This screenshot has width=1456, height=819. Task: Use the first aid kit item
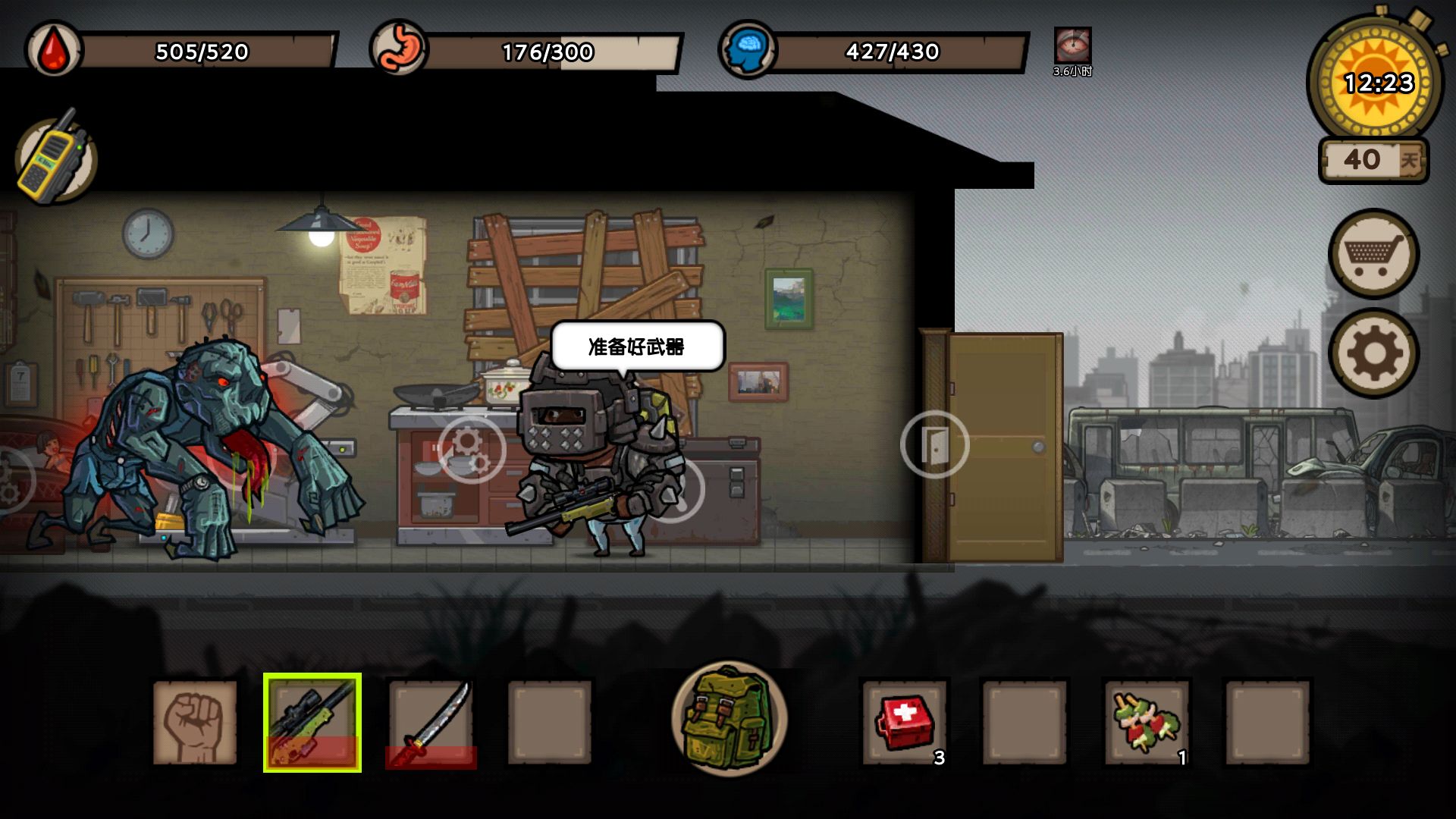905,722
